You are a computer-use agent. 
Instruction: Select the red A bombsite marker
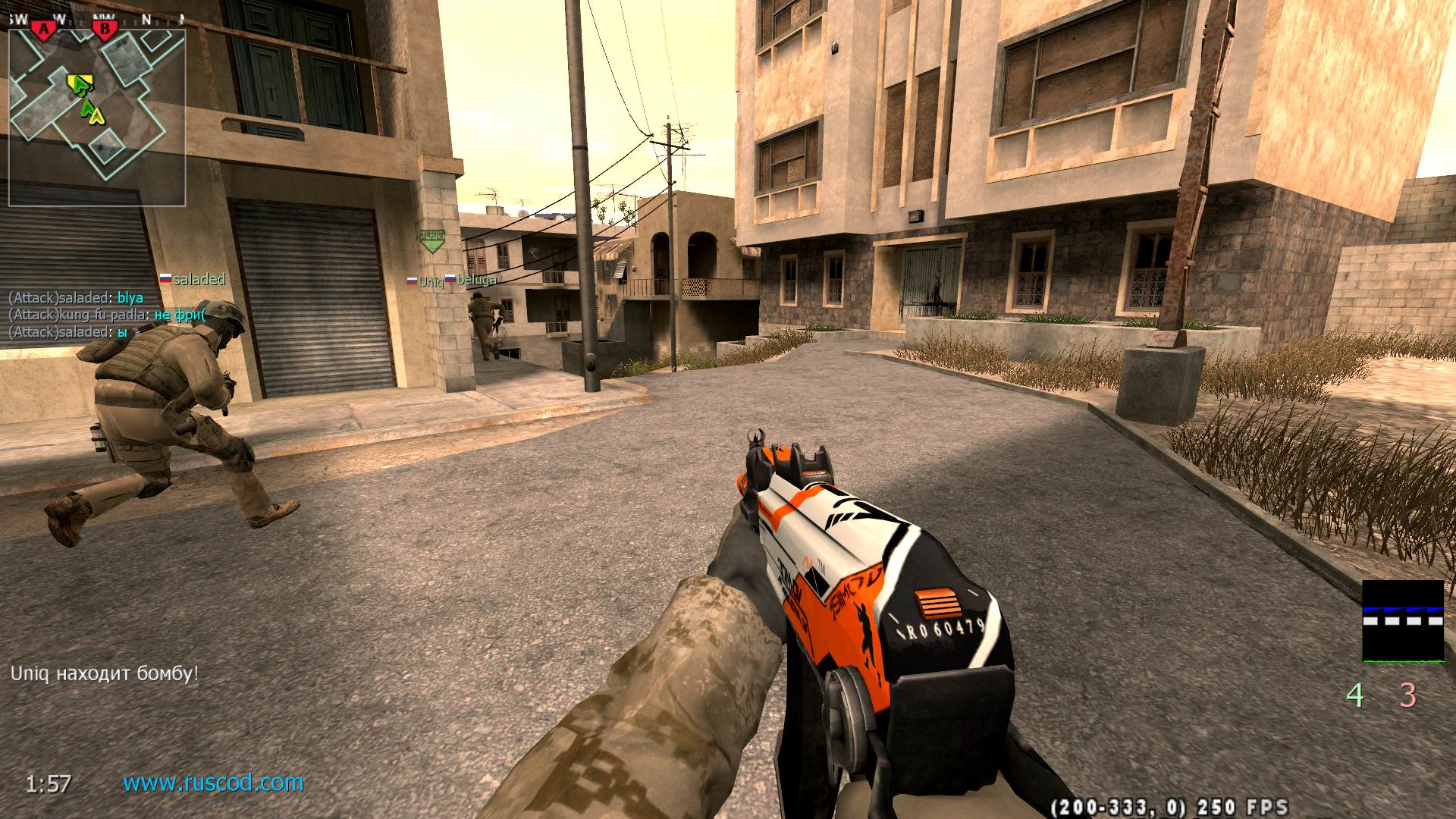pyautogui.click(x=44, y=30)
